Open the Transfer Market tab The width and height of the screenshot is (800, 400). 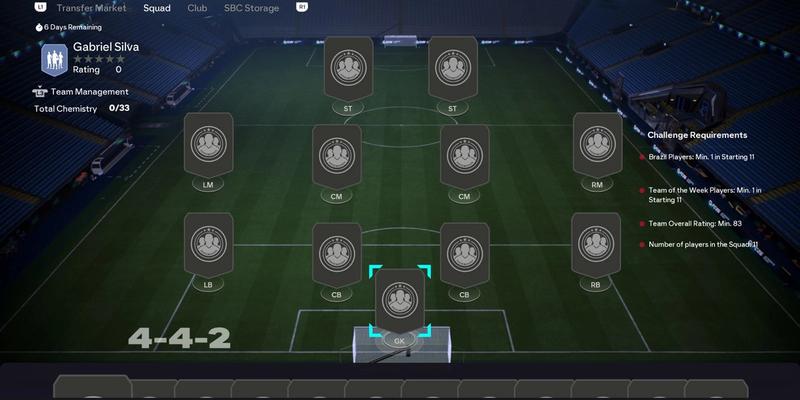click(x=91, y=7)
